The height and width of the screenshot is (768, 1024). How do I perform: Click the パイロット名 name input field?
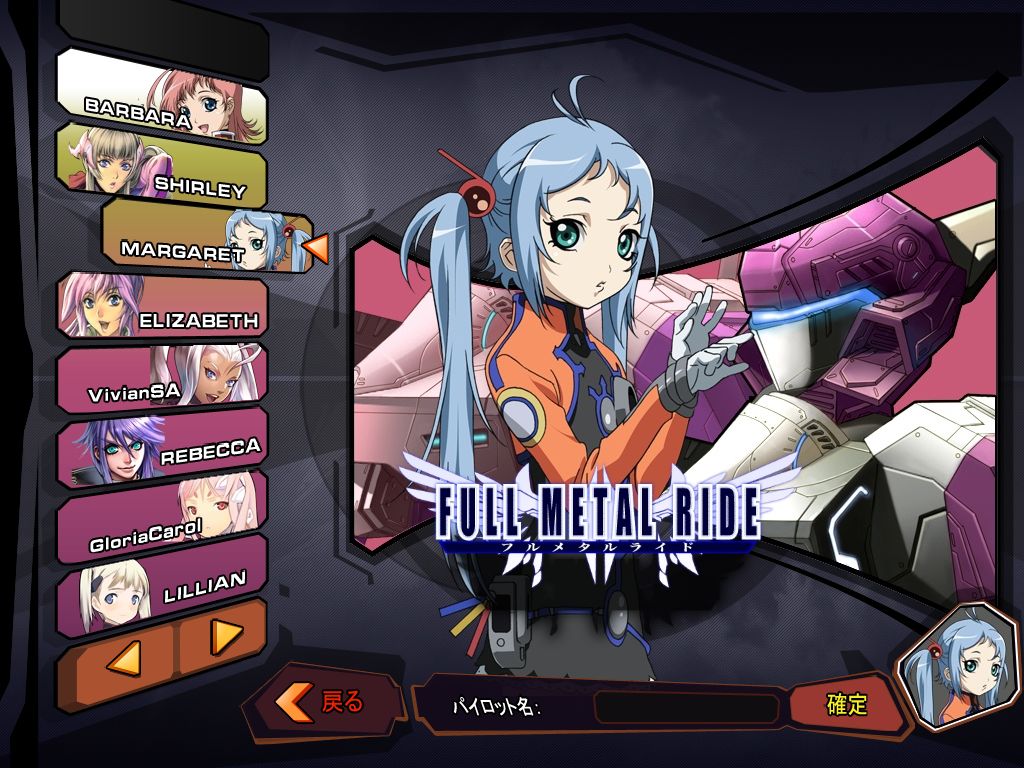point(686,708)
